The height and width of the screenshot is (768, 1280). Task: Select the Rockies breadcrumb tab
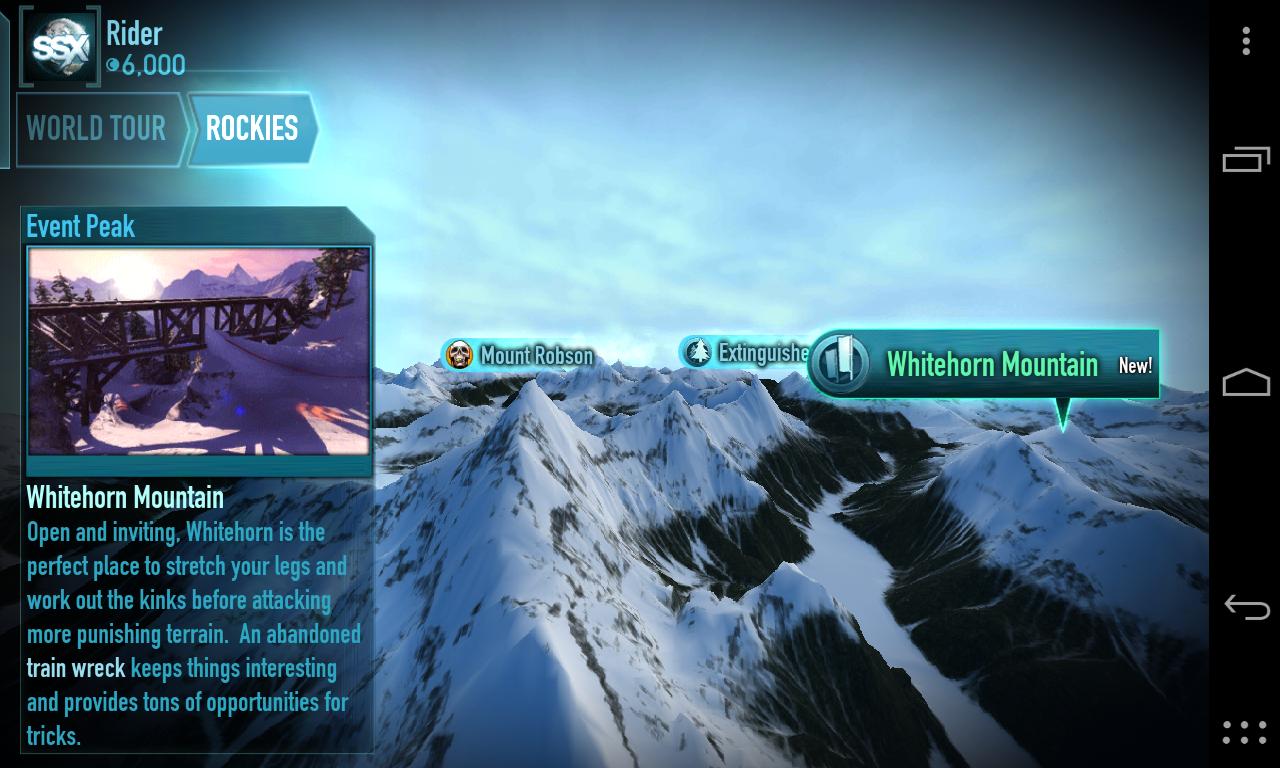(252, 129)
